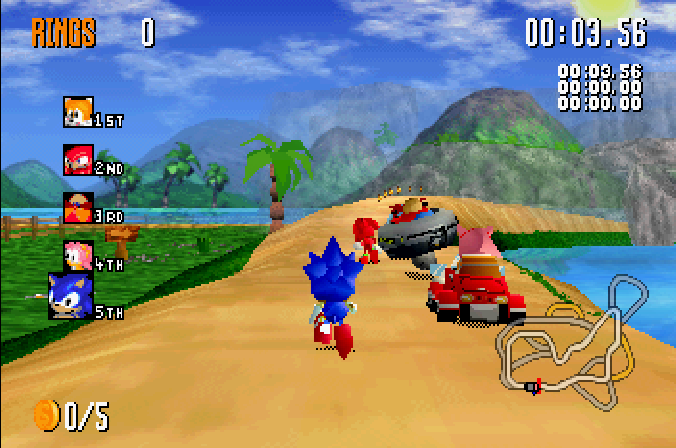Viewport: 676px width, 448px height.
Task: Pick Amy's 4th place portrait
Action: pyautogui.click(x=78, y=255)
